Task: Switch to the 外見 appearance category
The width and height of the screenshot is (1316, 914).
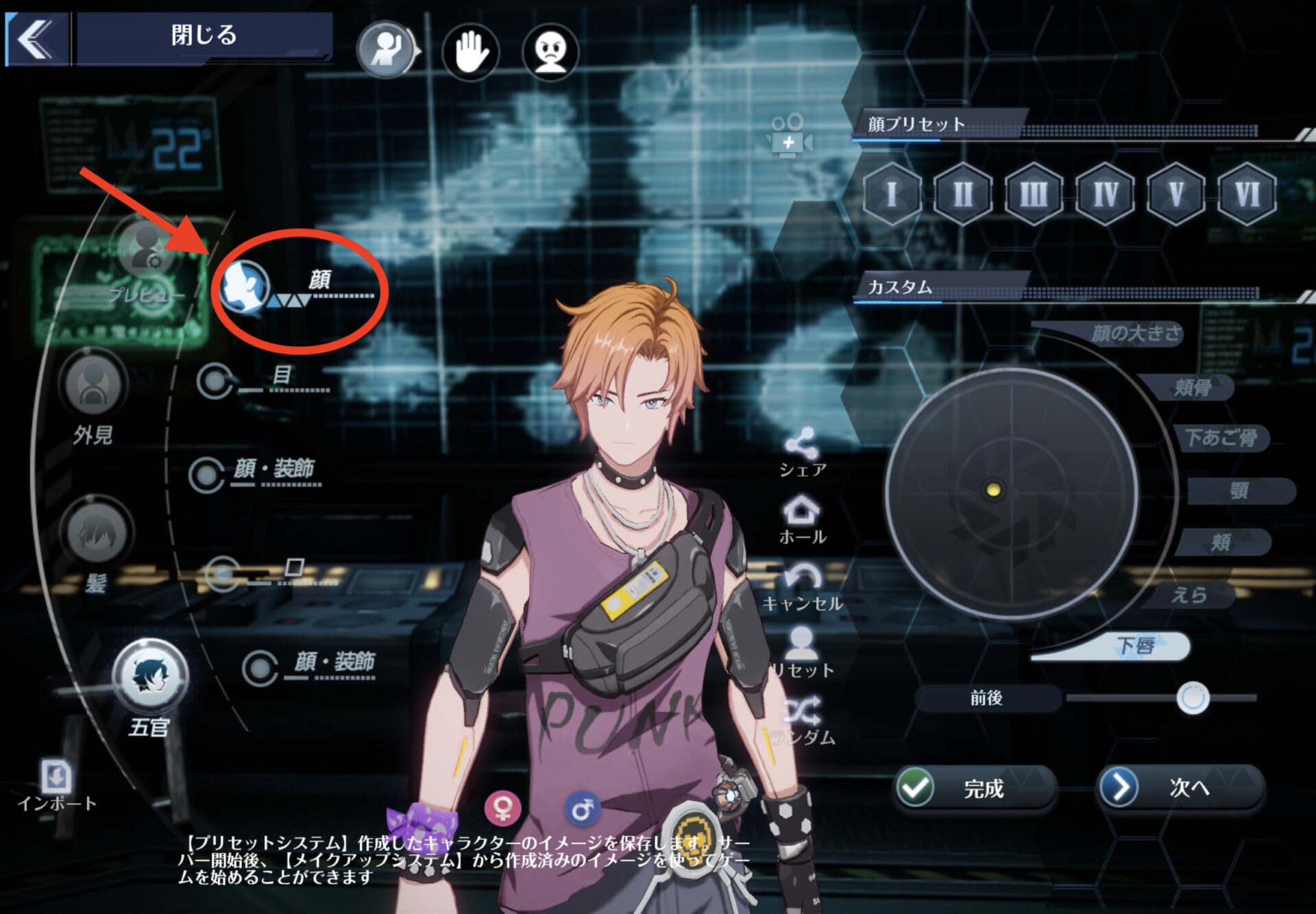Action: 93,387
